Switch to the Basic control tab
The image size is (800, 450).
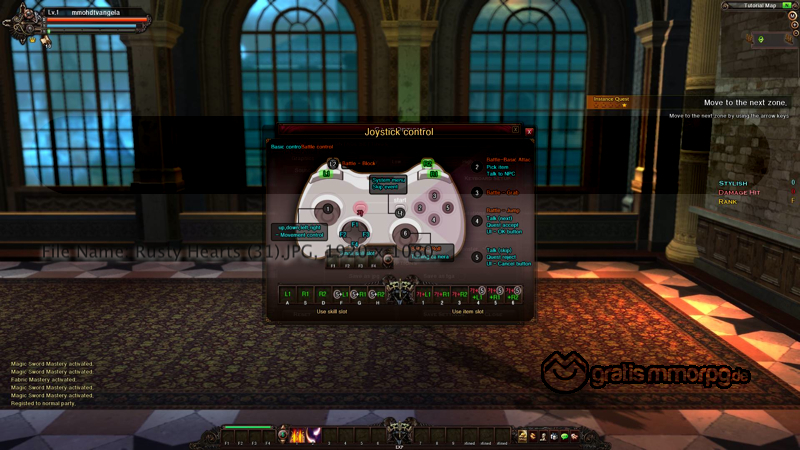point(284,147)
